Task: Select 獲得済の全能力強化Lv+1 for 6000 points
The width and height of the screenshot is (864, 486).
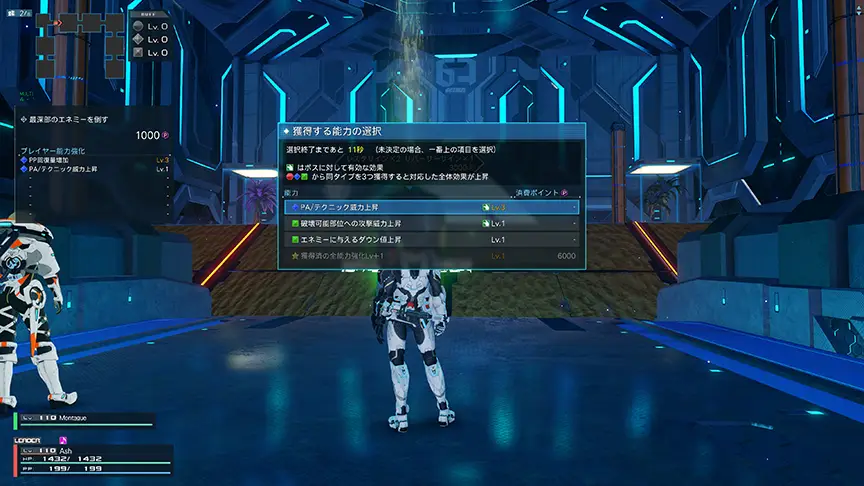Action: point(431,256)
